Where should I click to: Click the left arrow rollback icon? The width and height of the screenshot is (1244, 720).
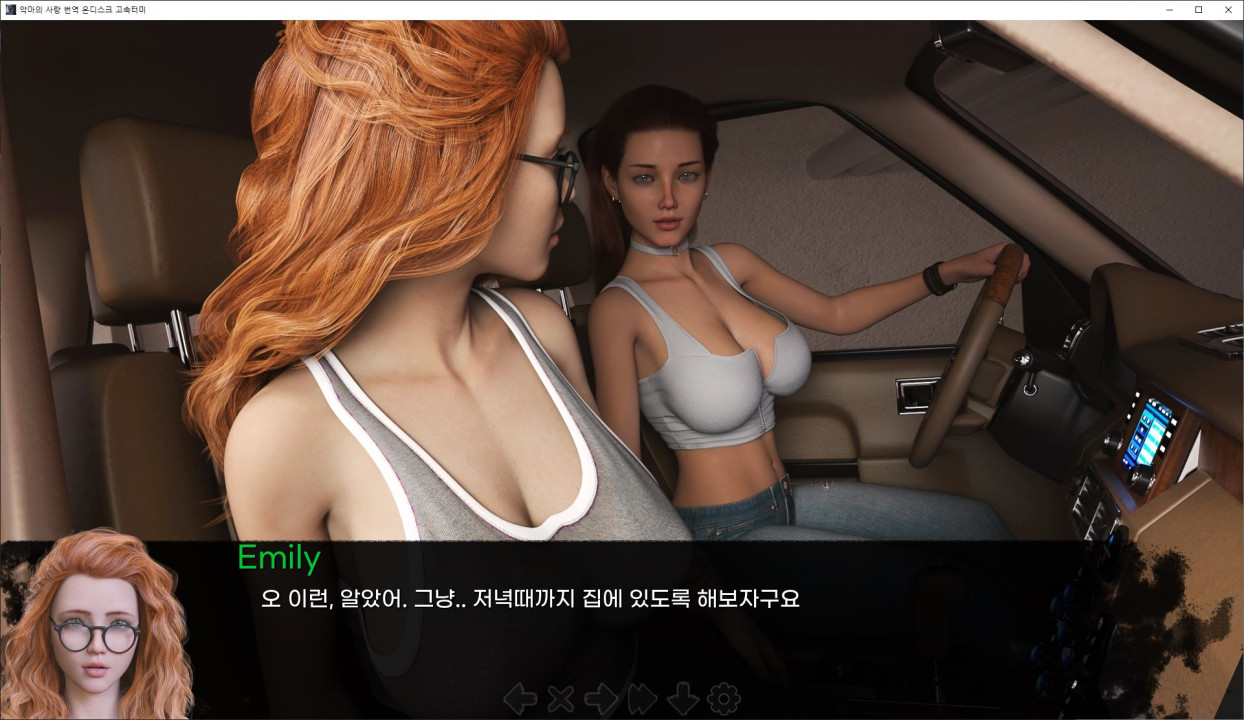[x=520, y=699]
